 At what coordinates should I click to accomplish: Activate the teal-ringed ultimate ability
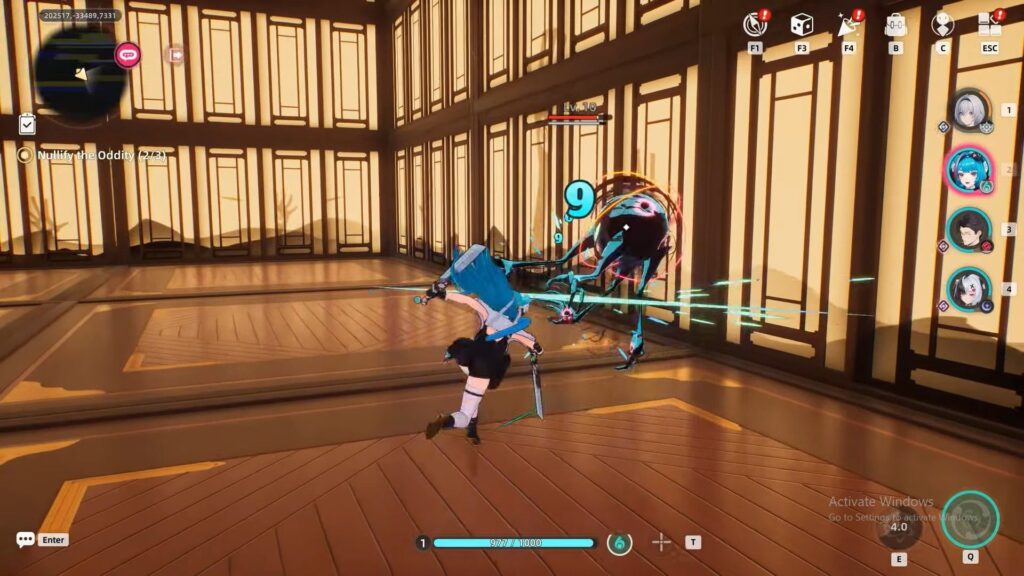tap(970, 518)
